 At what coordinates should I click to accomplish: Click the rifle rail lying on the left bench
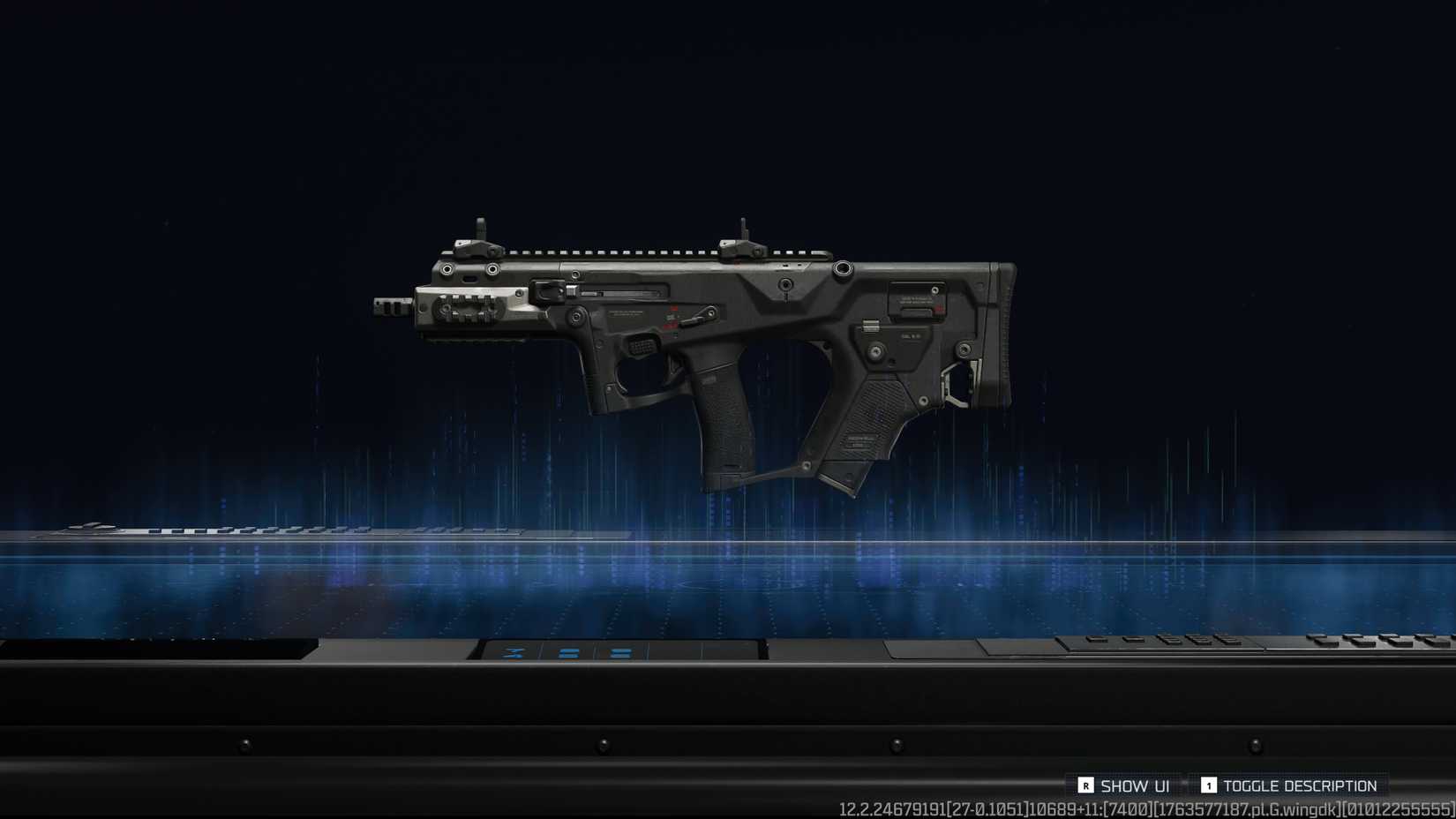[x=265, y=530]
